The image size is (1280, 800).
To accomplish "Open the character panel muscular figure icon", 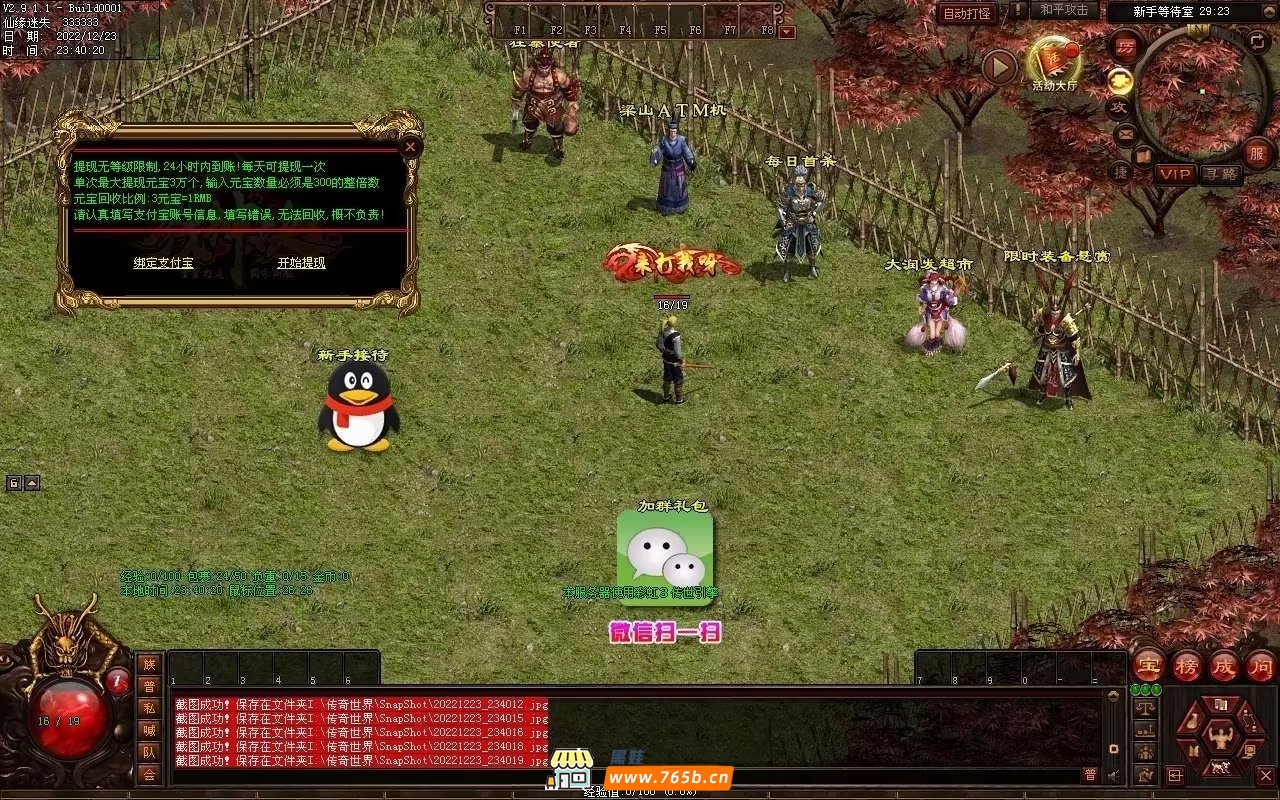I will pyautogui.click(x=1220, y=737).
